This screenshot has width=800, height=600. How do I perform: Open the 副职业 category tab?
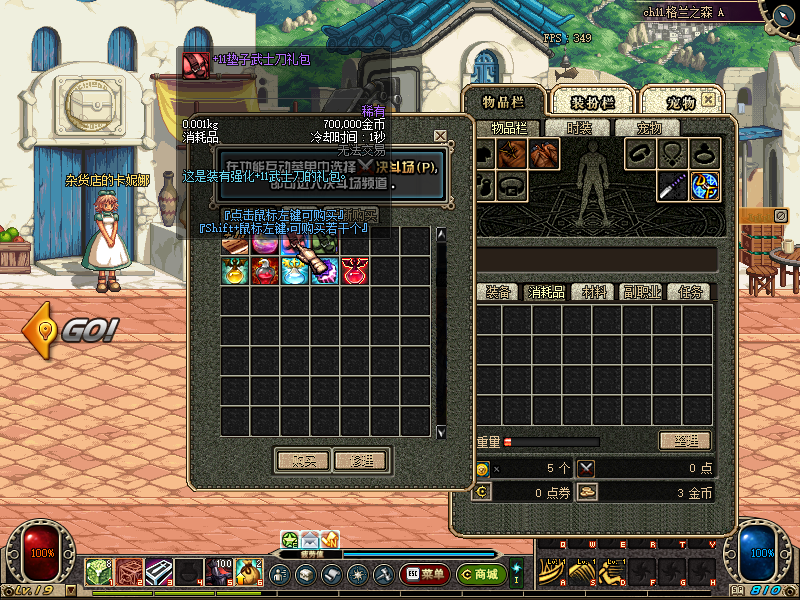click(x=643, y=292)
